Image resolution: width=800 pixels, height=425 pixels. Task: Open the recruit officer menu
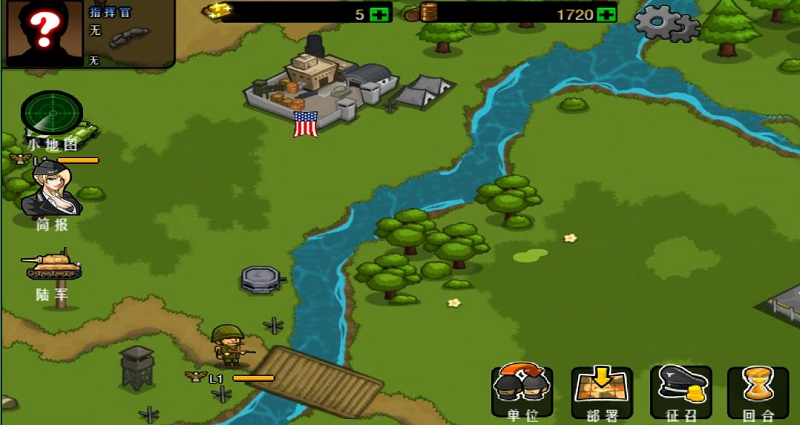681,390
